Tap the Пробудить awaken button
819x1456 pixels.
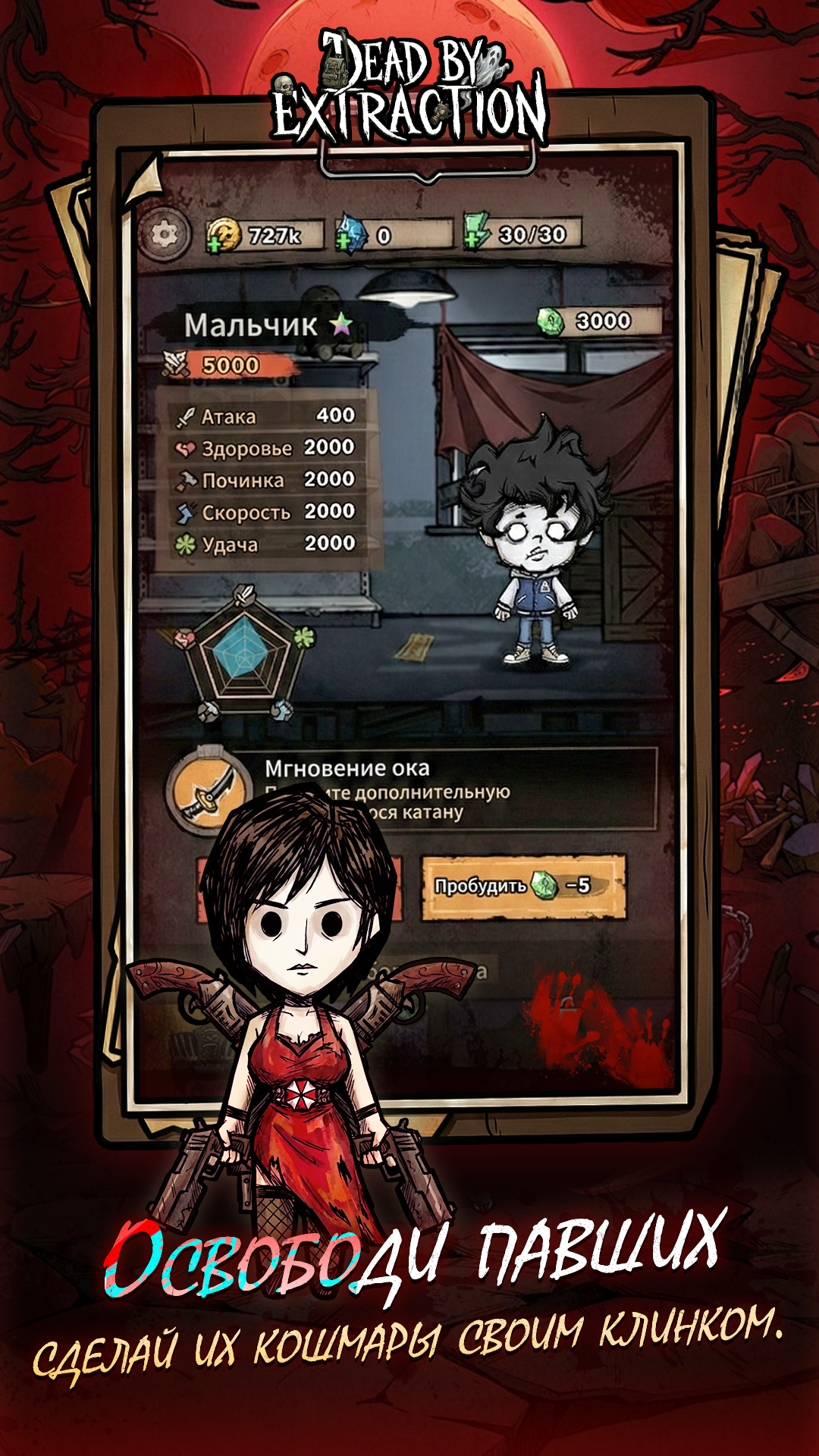point(523,886)
